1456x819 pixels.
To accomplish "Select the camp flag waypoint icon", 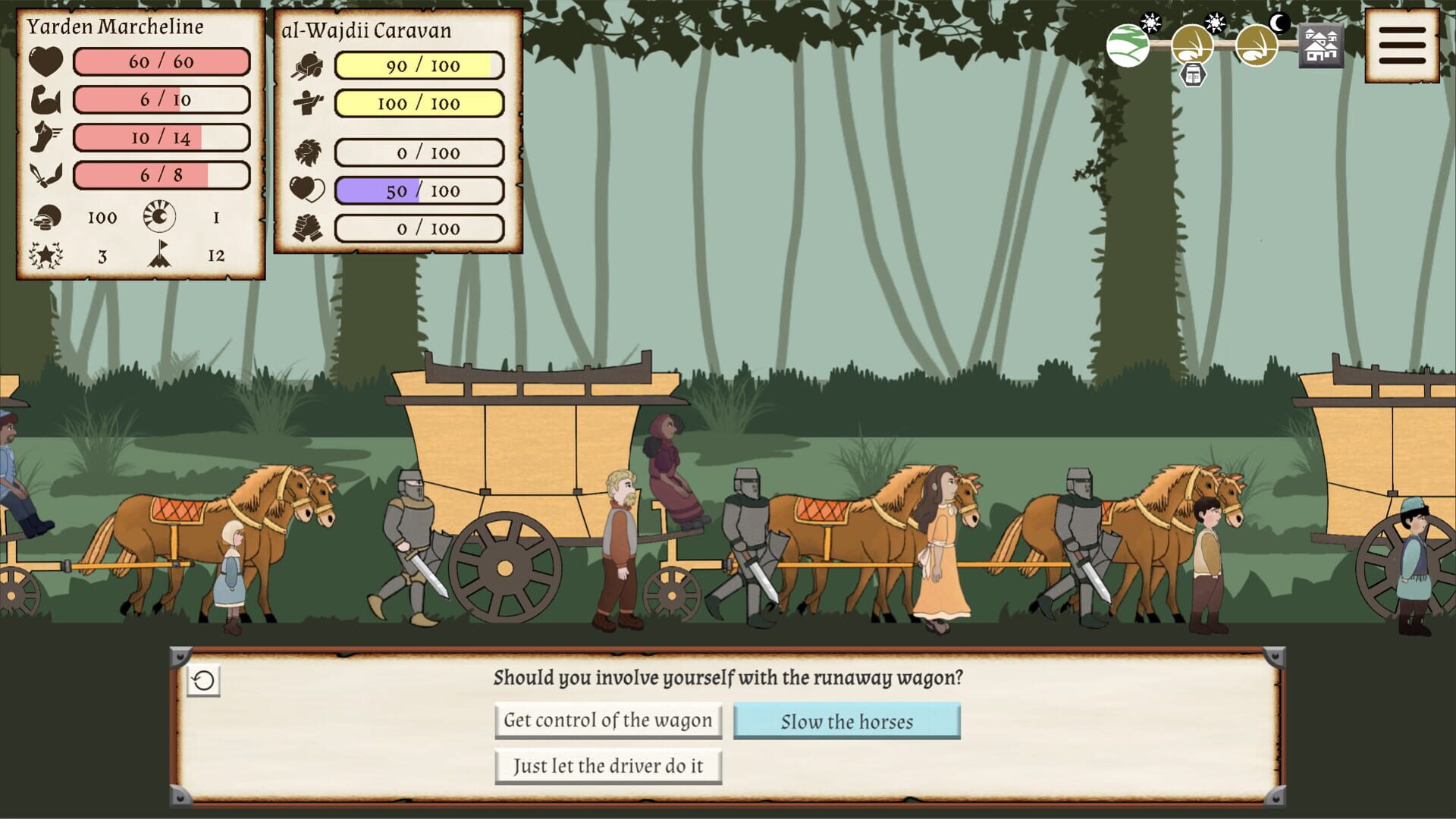I will point(159,256).
